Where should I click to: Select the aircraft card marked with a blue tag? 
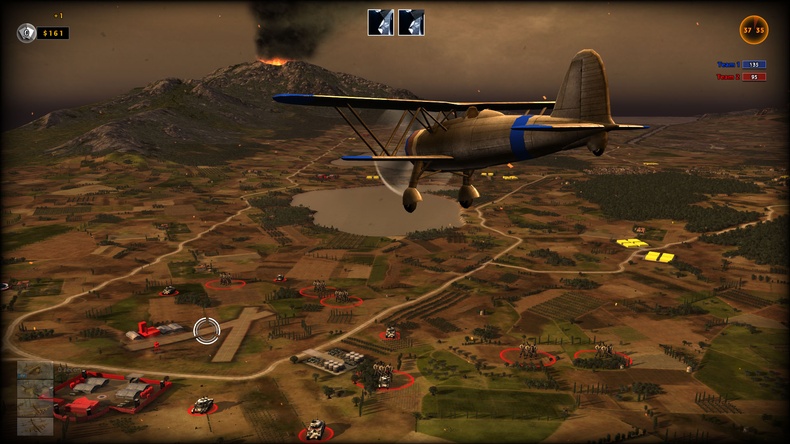coord(35,370)
